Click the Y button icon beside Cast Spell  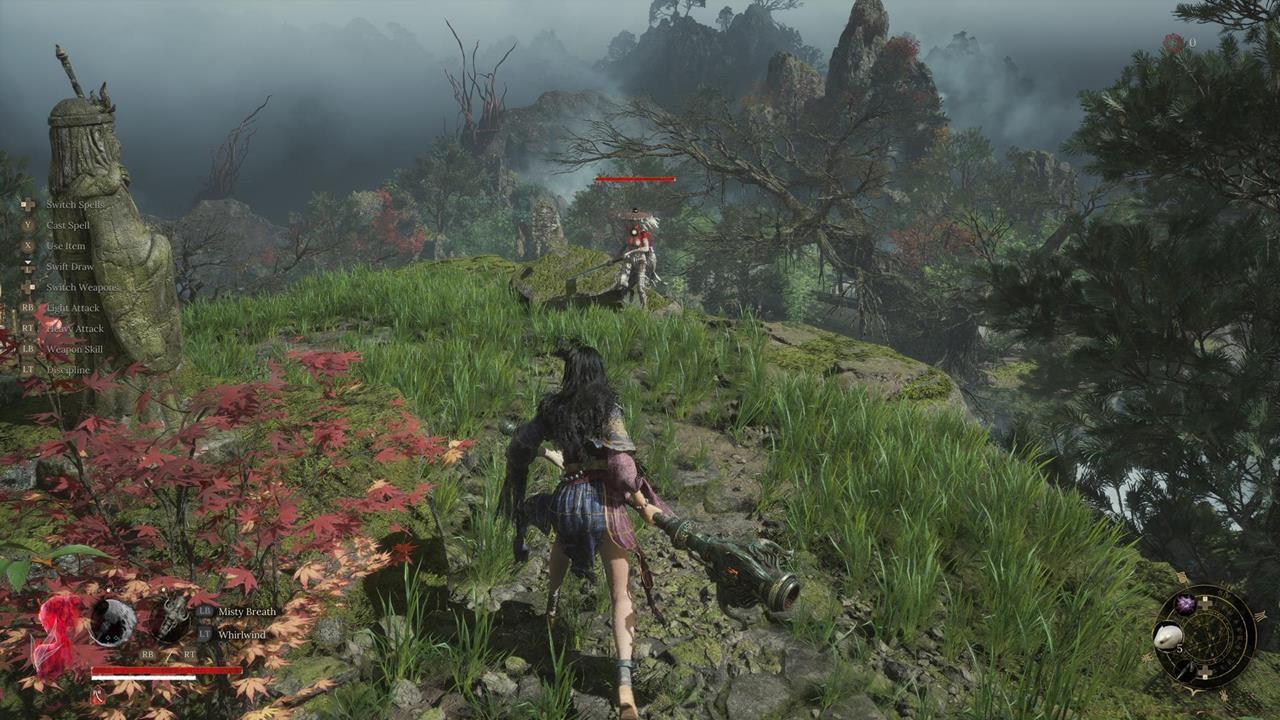click(27, 225)
